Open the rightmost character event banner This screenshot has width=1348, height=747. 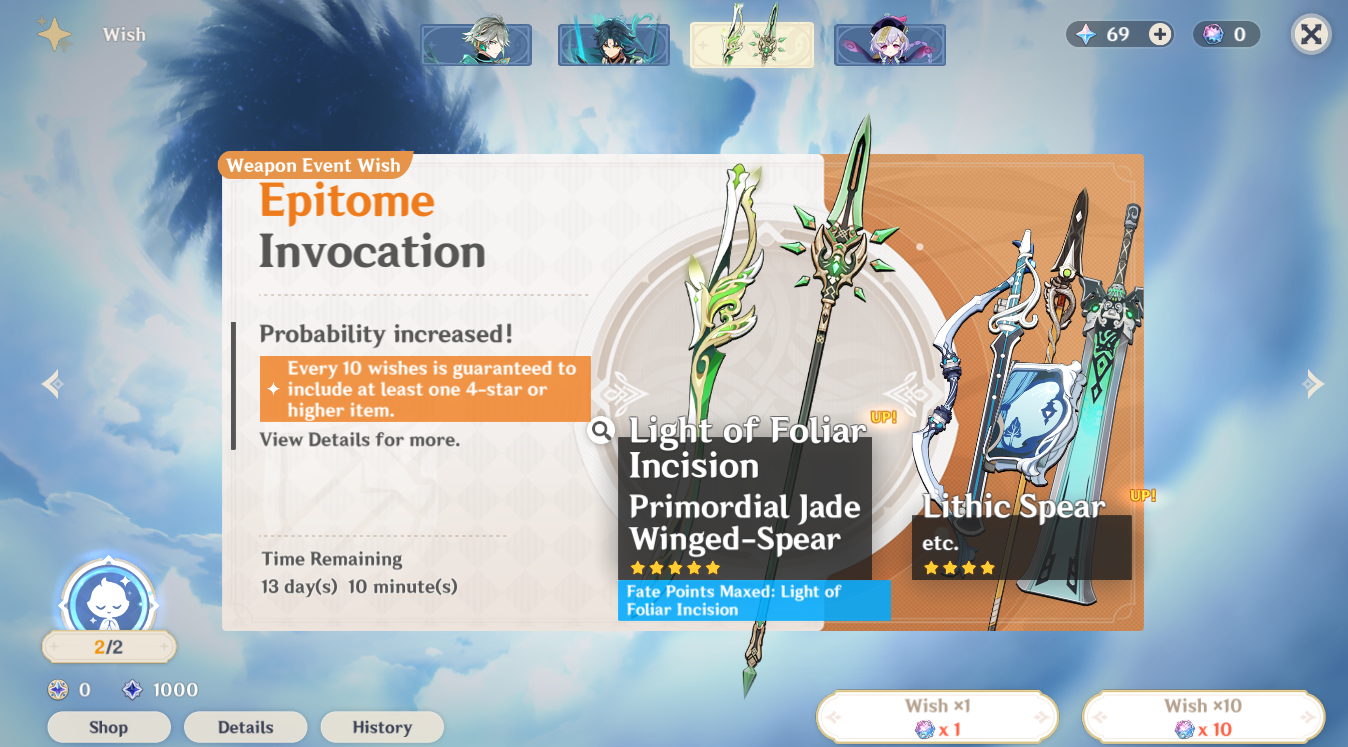(x=889, y=45)
